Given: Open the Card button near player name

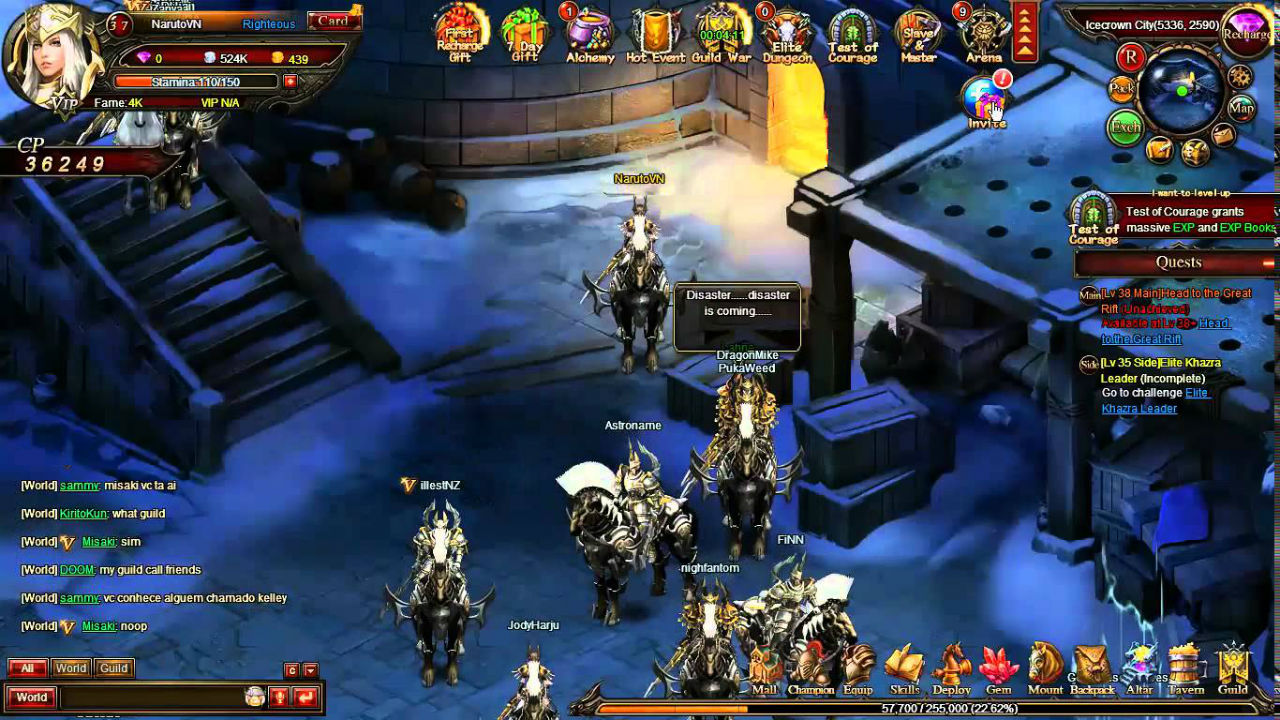Looking at the screenshot, I should tap(333, 21).
